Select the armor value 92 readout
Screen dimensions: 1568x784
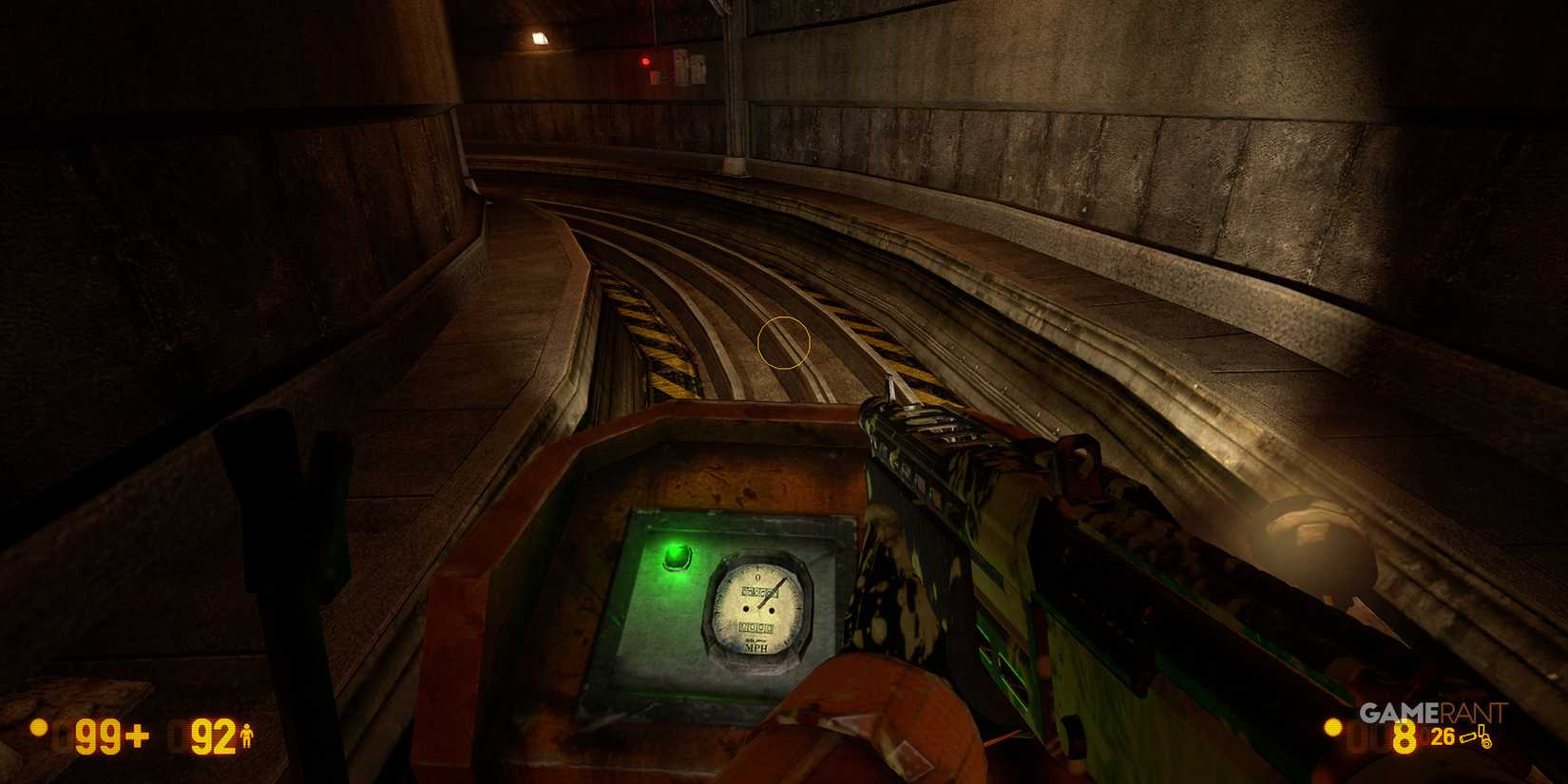coord(211,736)
